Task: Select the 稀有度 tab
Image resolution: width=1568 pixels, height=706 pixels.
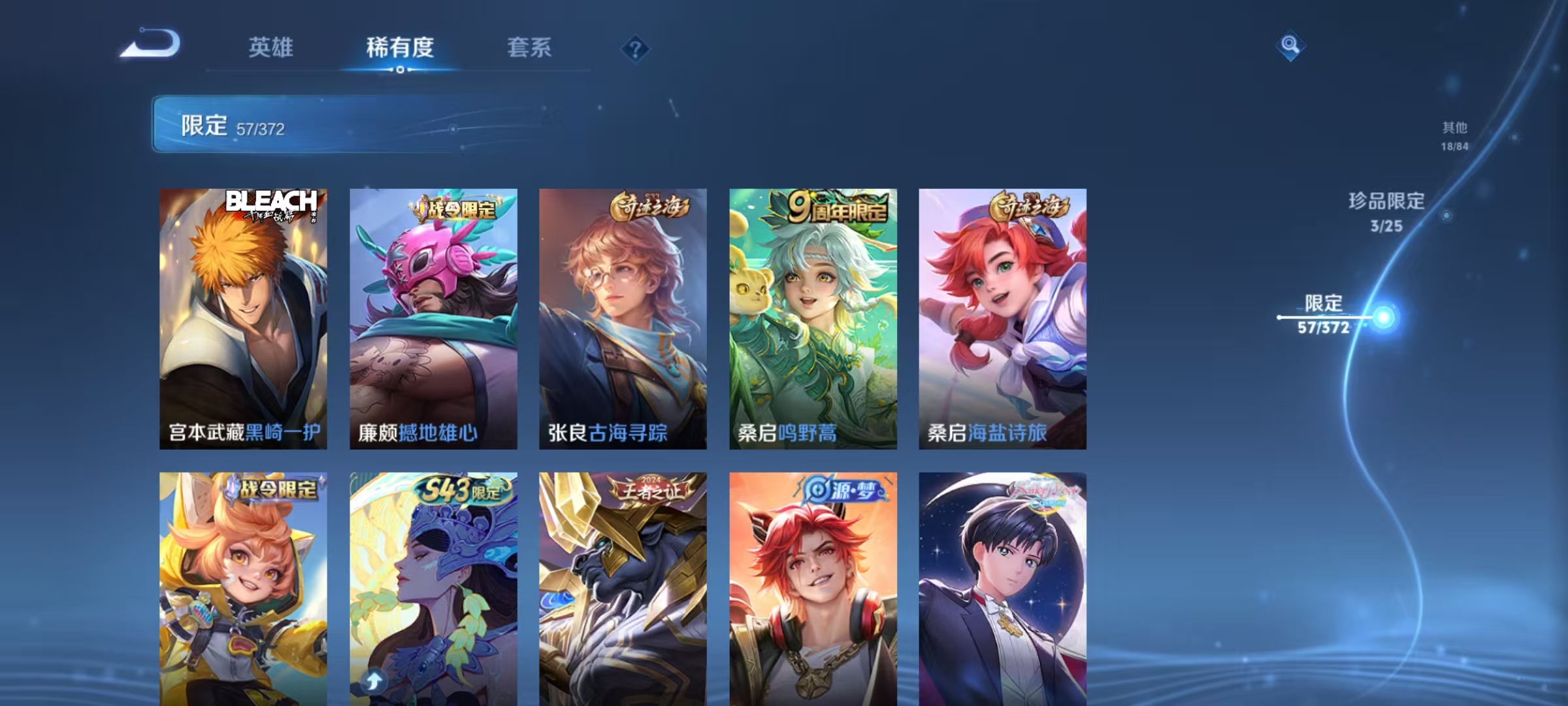Action: tap(400, 48)
